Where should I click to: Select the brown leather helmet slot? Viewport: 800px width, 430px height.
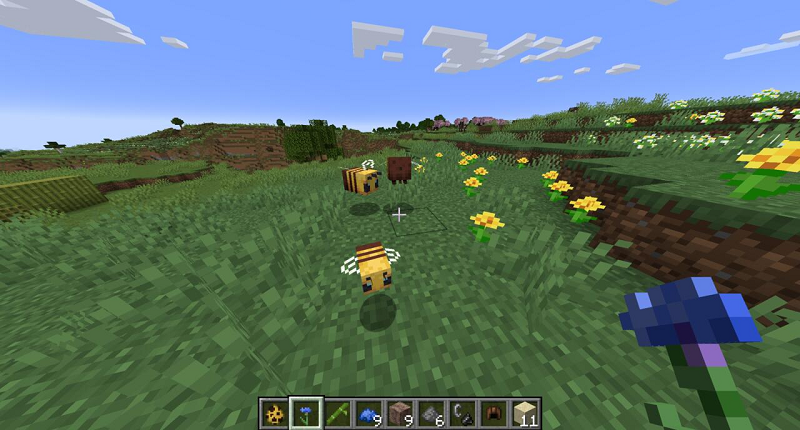click(491, 413)
